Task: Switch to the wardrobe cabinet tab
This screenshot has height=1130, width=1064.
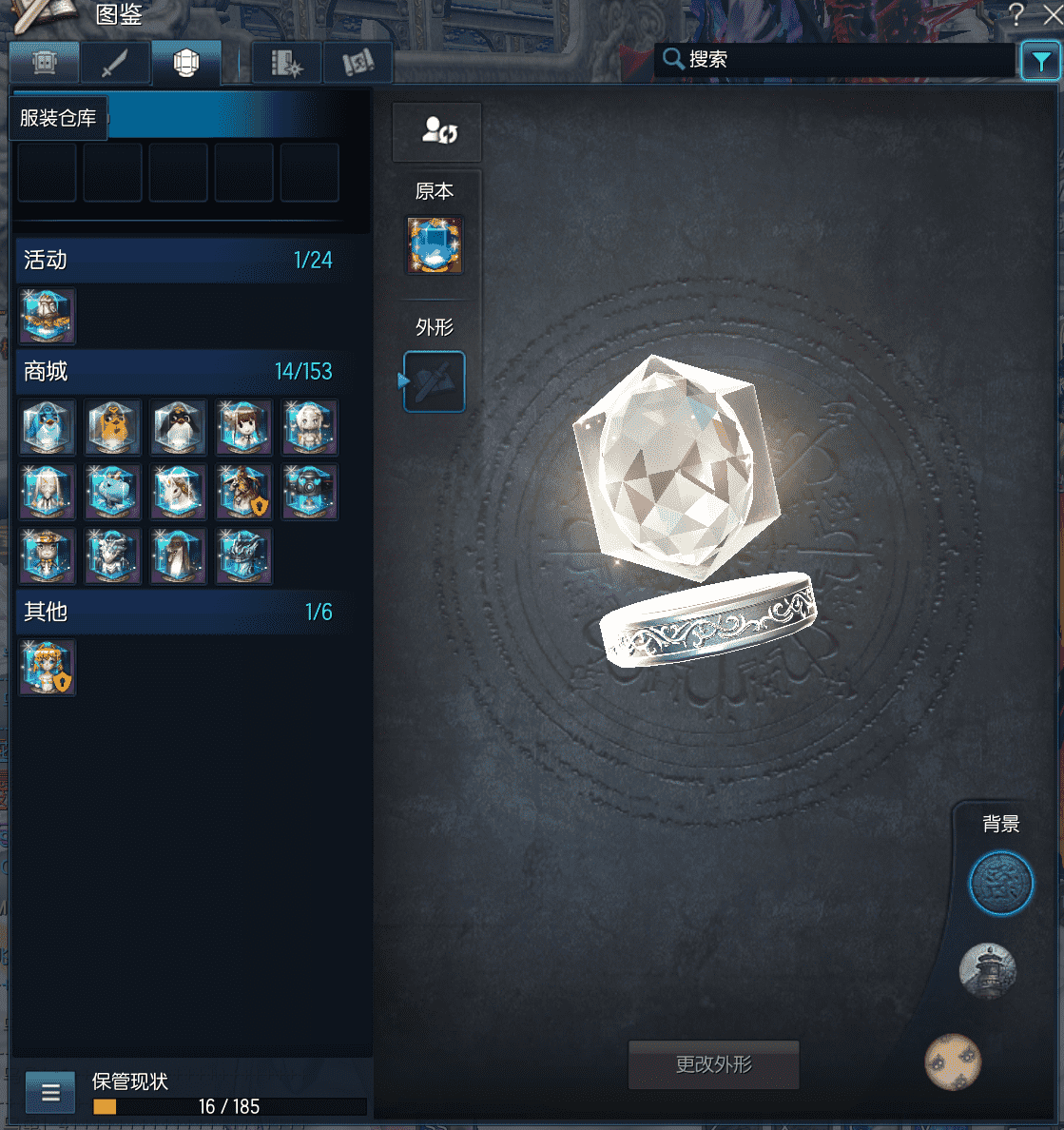Action: [44, 64]
